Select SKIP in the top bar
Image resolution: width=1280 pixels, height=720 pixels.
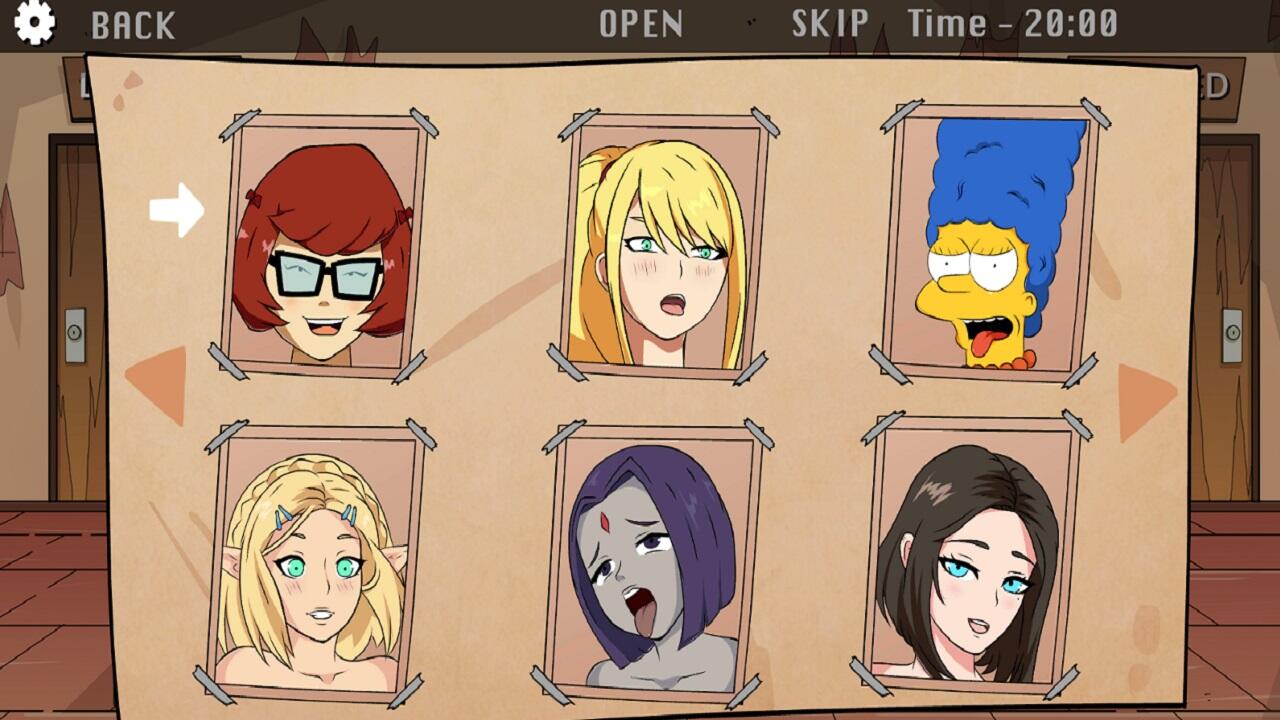[830, 23]
